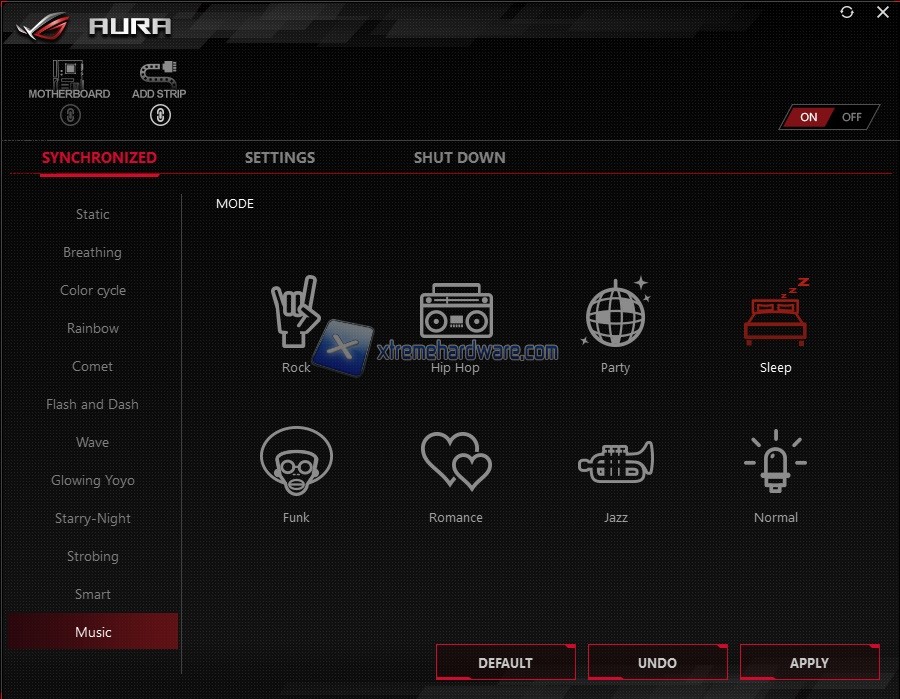
Task: Select the Breathing lighting effect
Action: pos(93,252)
